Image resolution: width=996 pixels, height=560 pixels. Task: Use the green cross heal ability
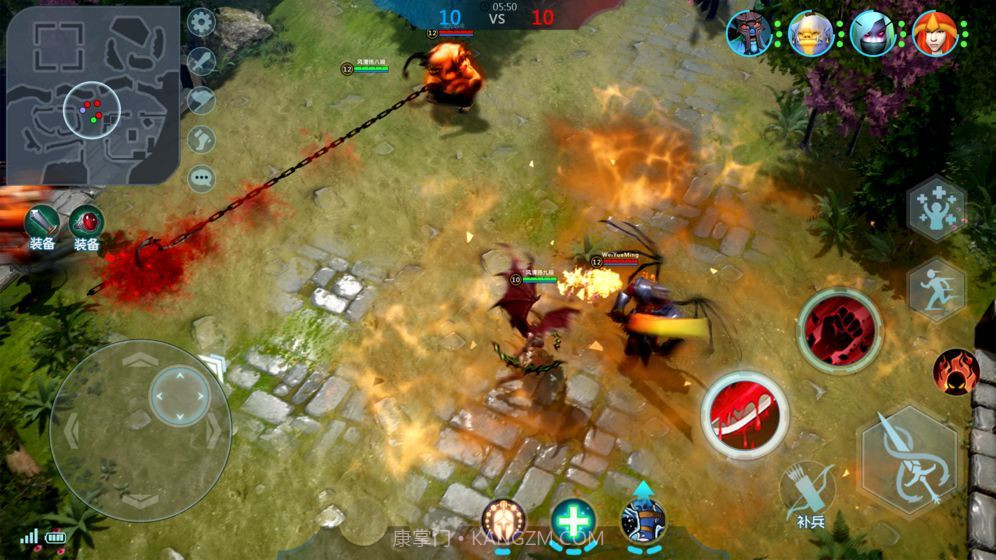pos(573,520)
